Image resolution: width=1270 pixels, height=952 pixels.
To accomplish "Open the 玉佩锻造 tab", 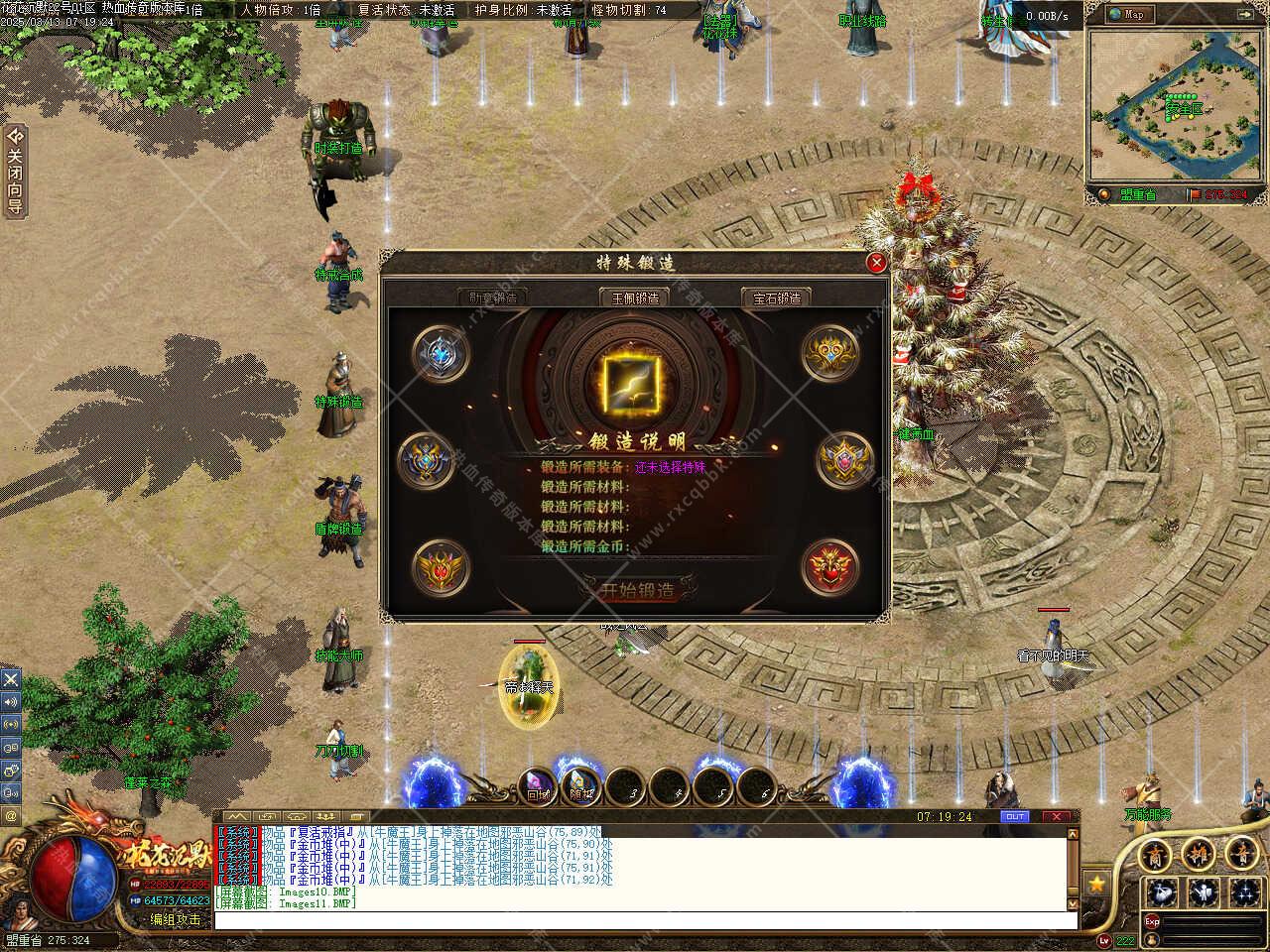I will click(634, 297).
